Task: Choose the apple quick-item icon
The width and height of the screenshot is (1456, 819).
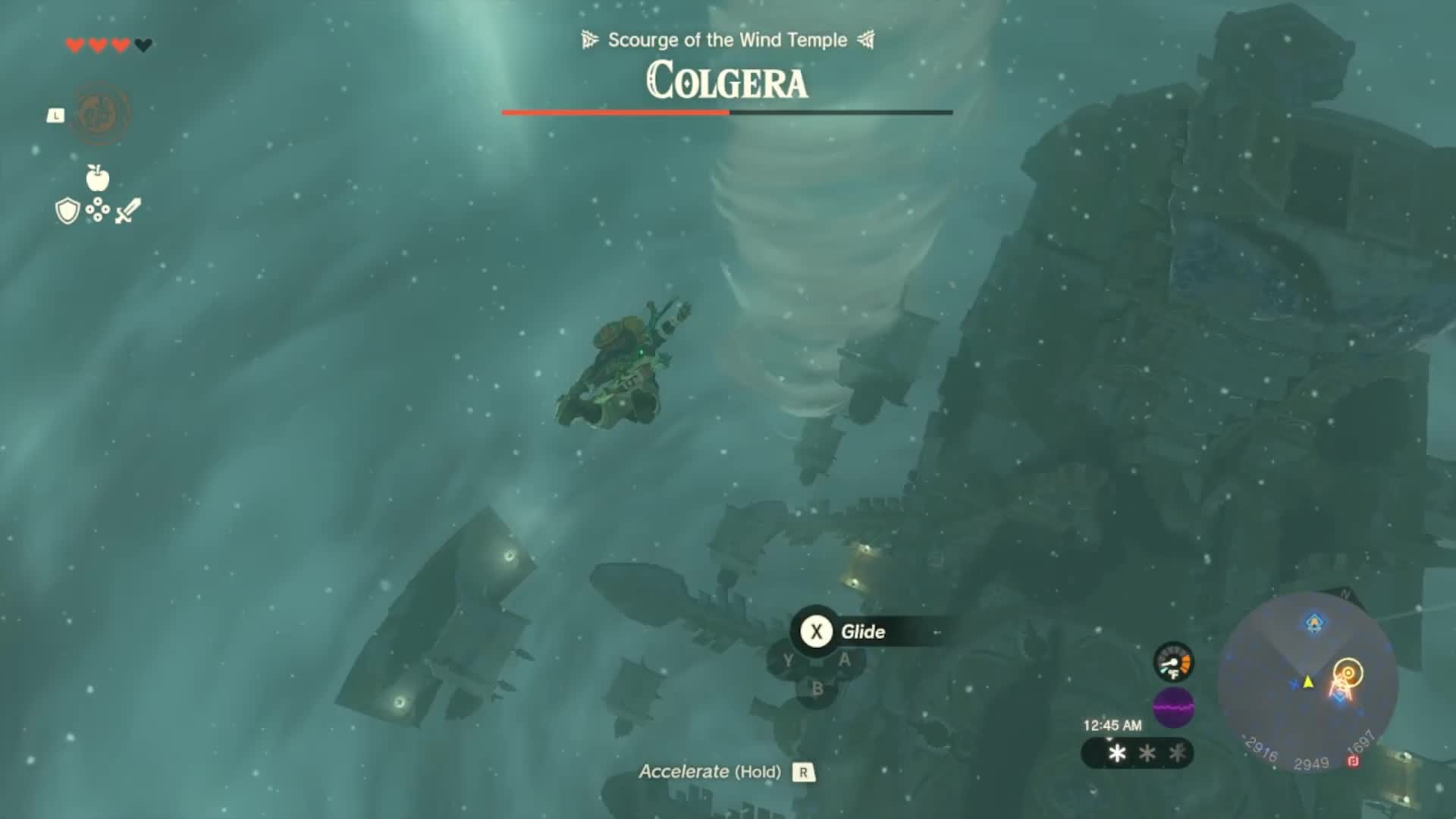Action: point(98,178)
